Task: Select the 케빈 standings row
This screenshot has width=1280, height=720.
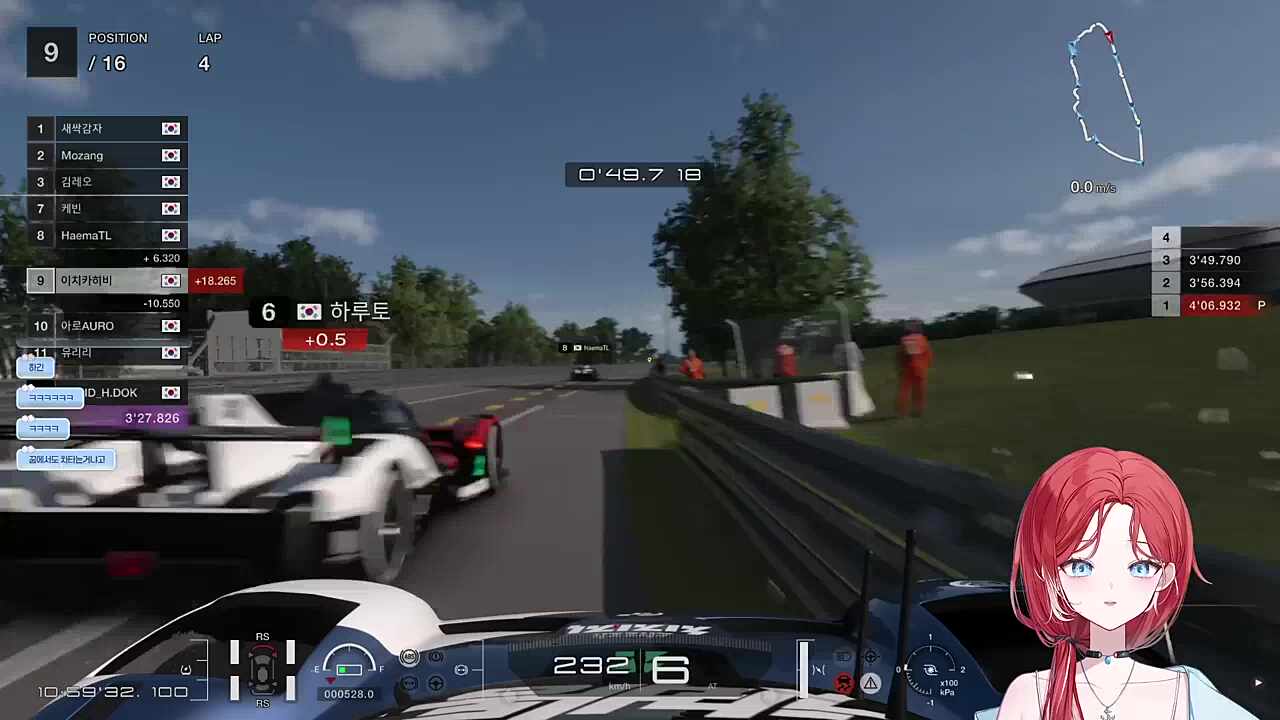Action: coord(107,208)
